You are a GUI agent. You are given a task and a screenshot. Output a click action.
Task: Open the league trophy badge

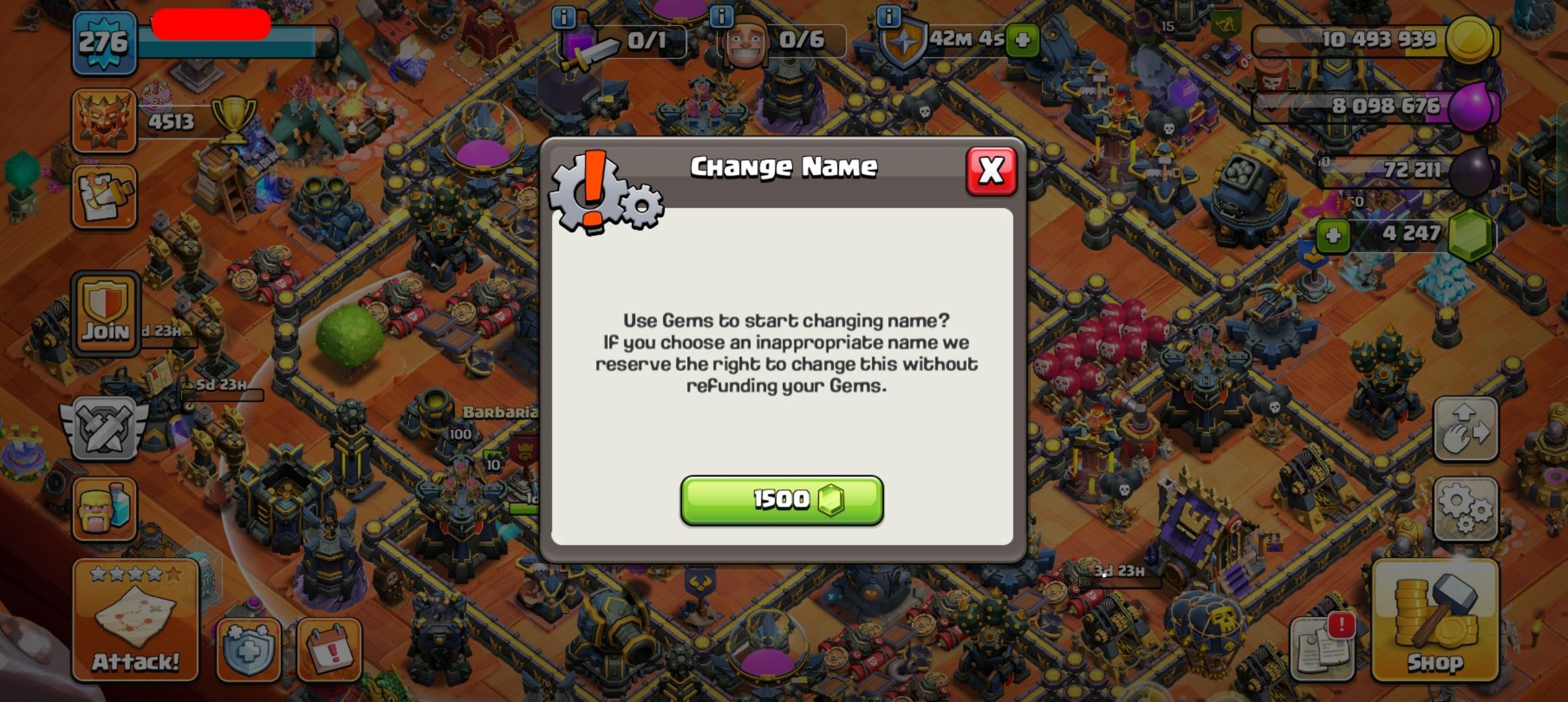click(x=104, y=121)
